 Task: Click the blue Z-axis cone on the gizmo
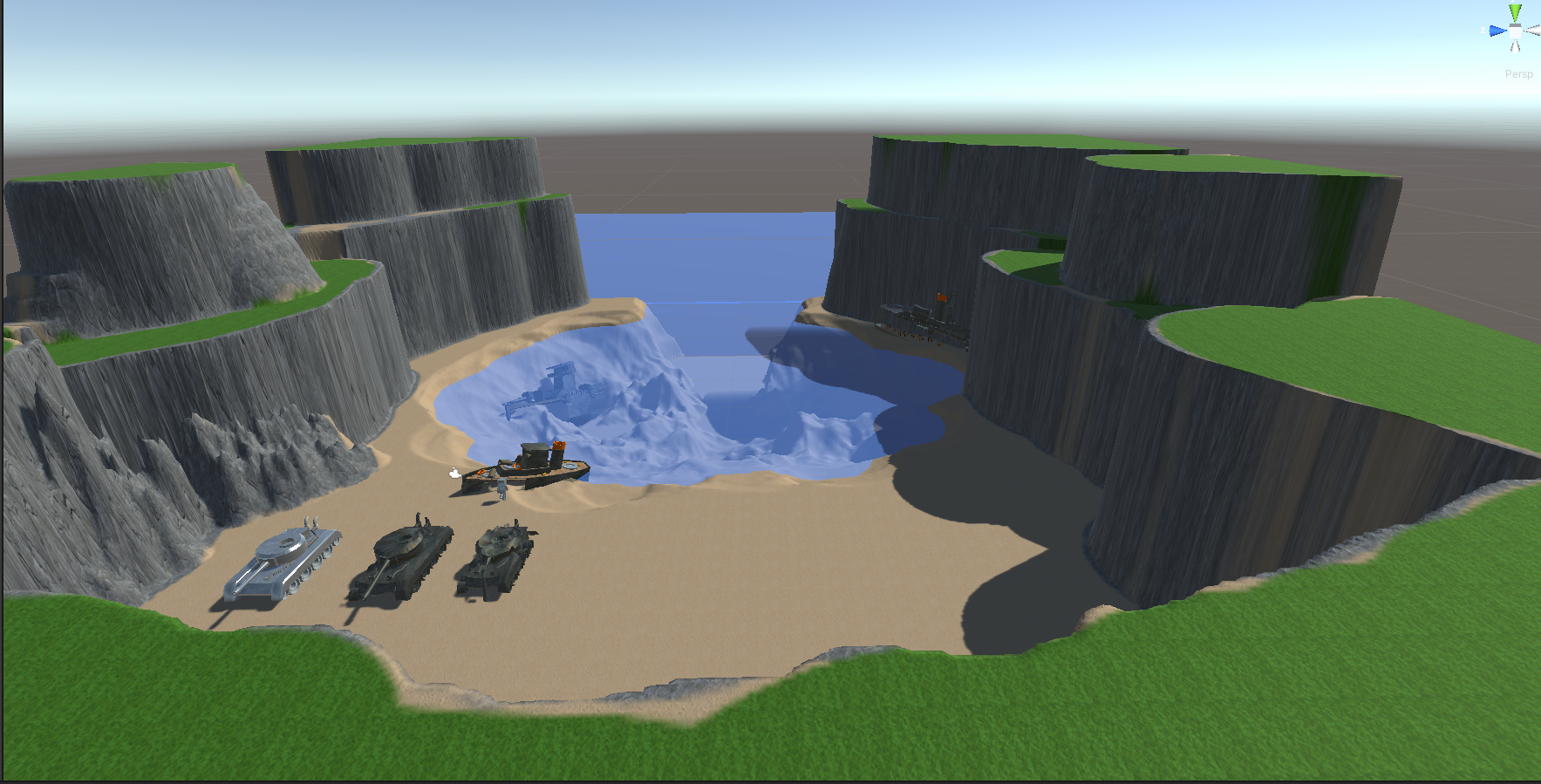[x=1497, y=31]
